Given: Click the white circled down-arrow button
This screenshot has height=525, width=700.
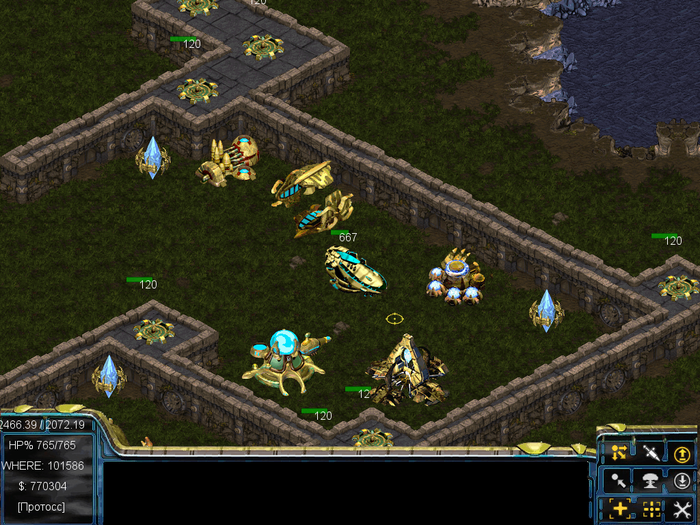Looking at the screenshot, I should [682, 481].
